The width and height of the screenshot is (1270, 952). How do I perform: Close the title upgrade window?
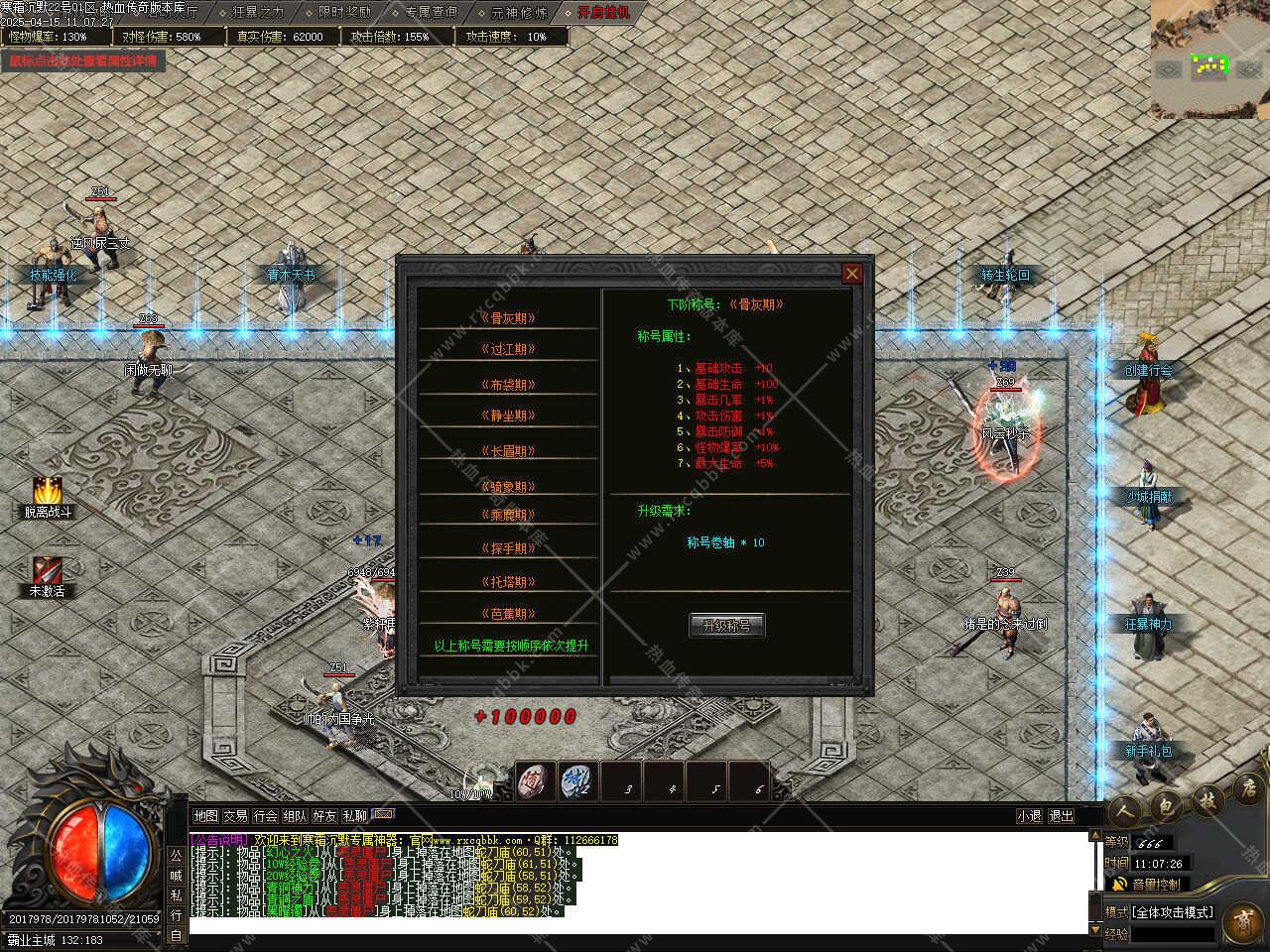851,274
